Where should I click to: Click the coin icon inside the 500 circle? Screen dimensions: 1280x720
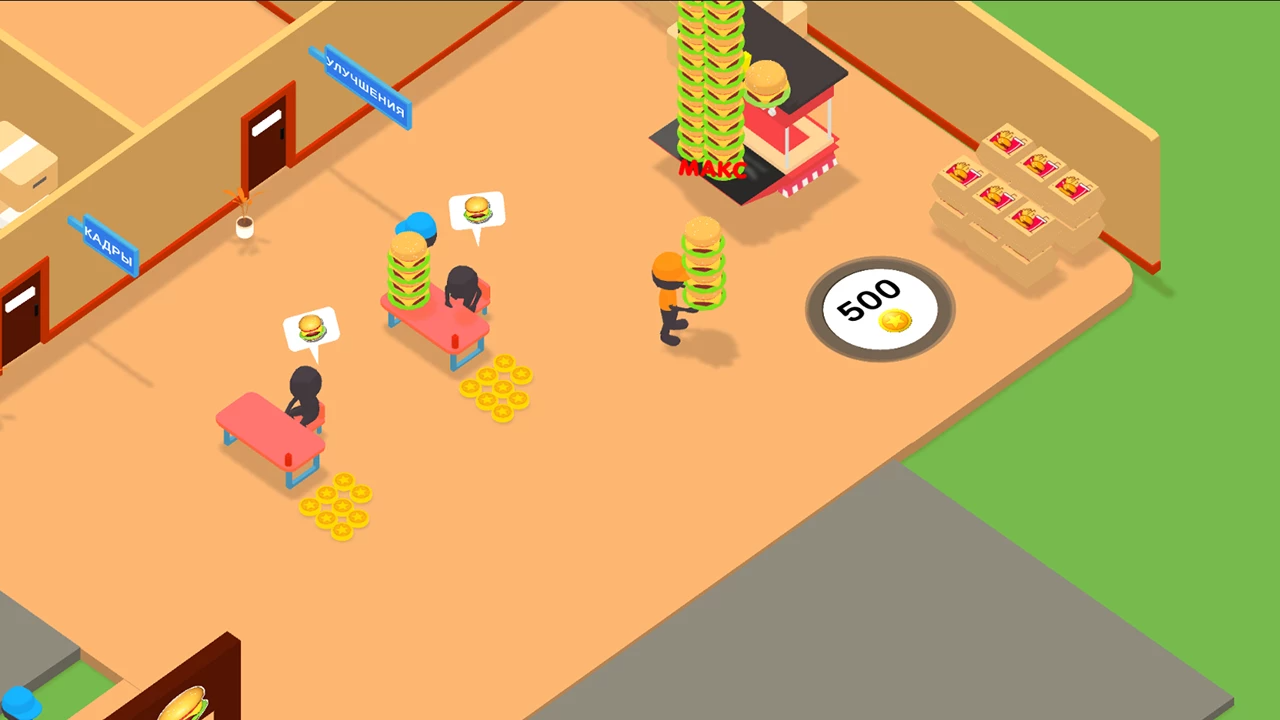(895, 322)
